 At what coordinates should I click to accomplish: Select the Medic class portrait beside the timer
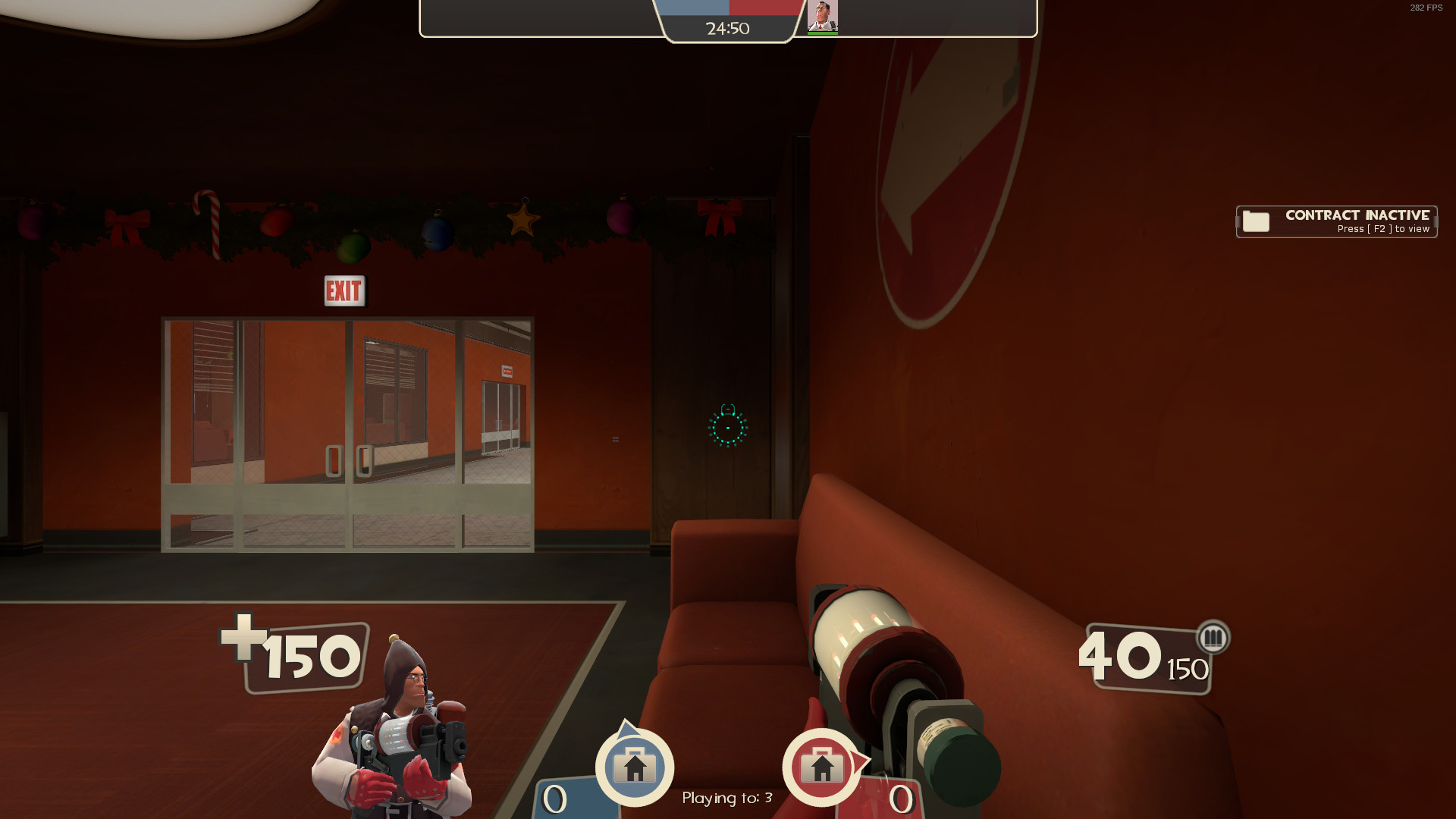pos(823,15)
